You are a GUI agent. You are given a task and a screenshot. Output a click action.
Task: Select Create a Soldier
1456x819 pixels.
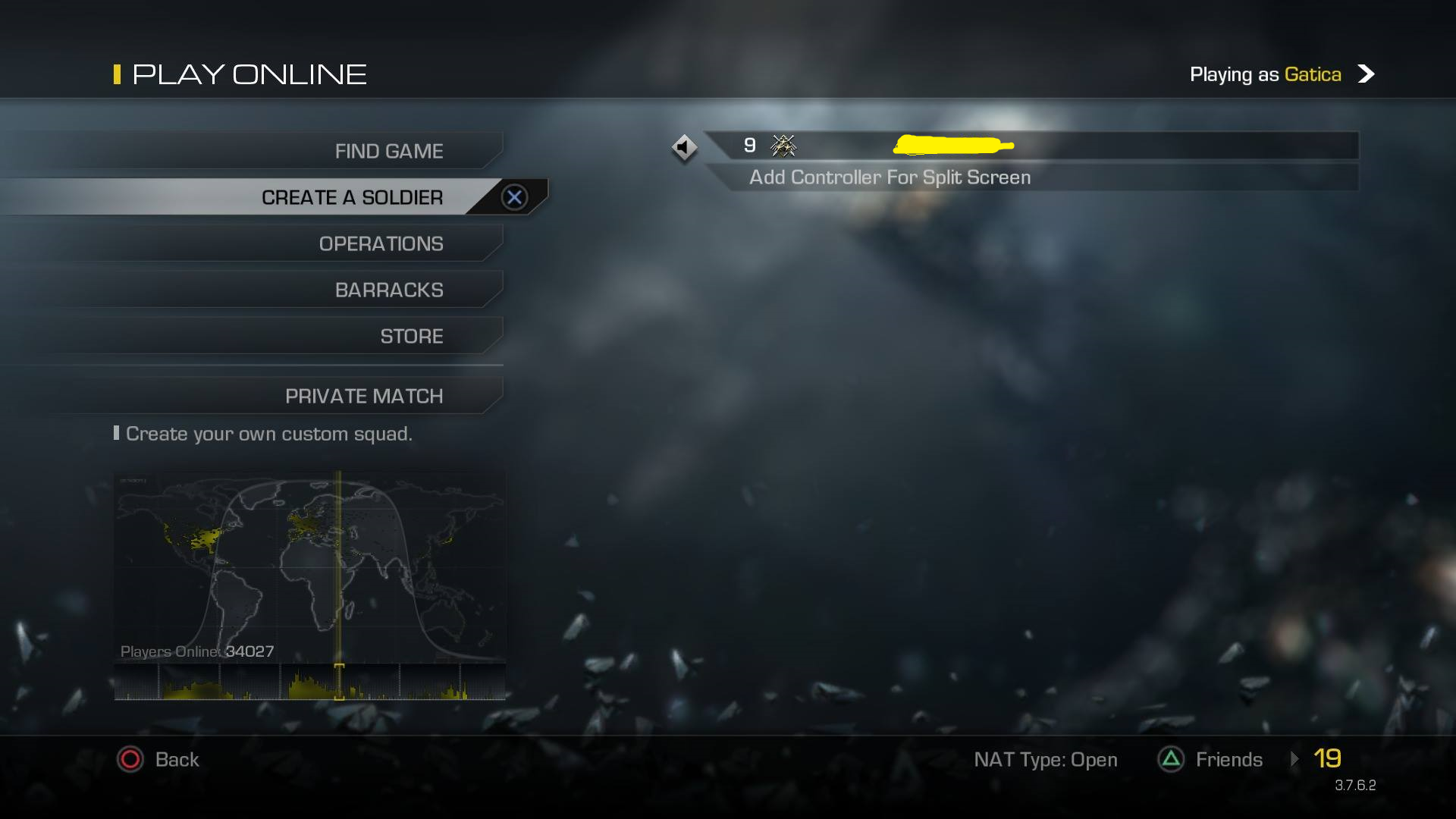[x=352, y=197]
